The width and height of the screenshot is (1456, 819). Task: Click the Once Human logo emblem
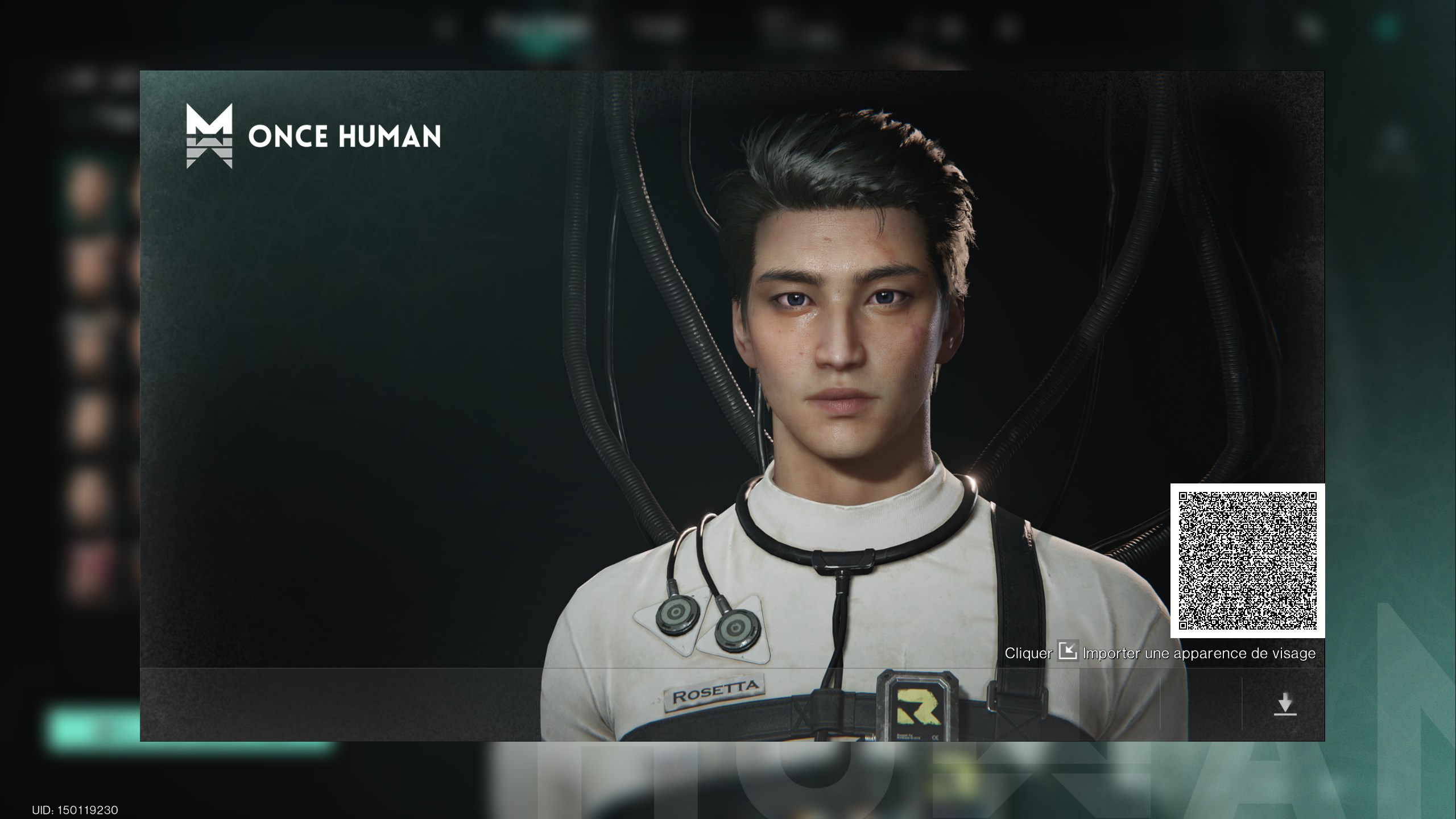tap(210, 138)
